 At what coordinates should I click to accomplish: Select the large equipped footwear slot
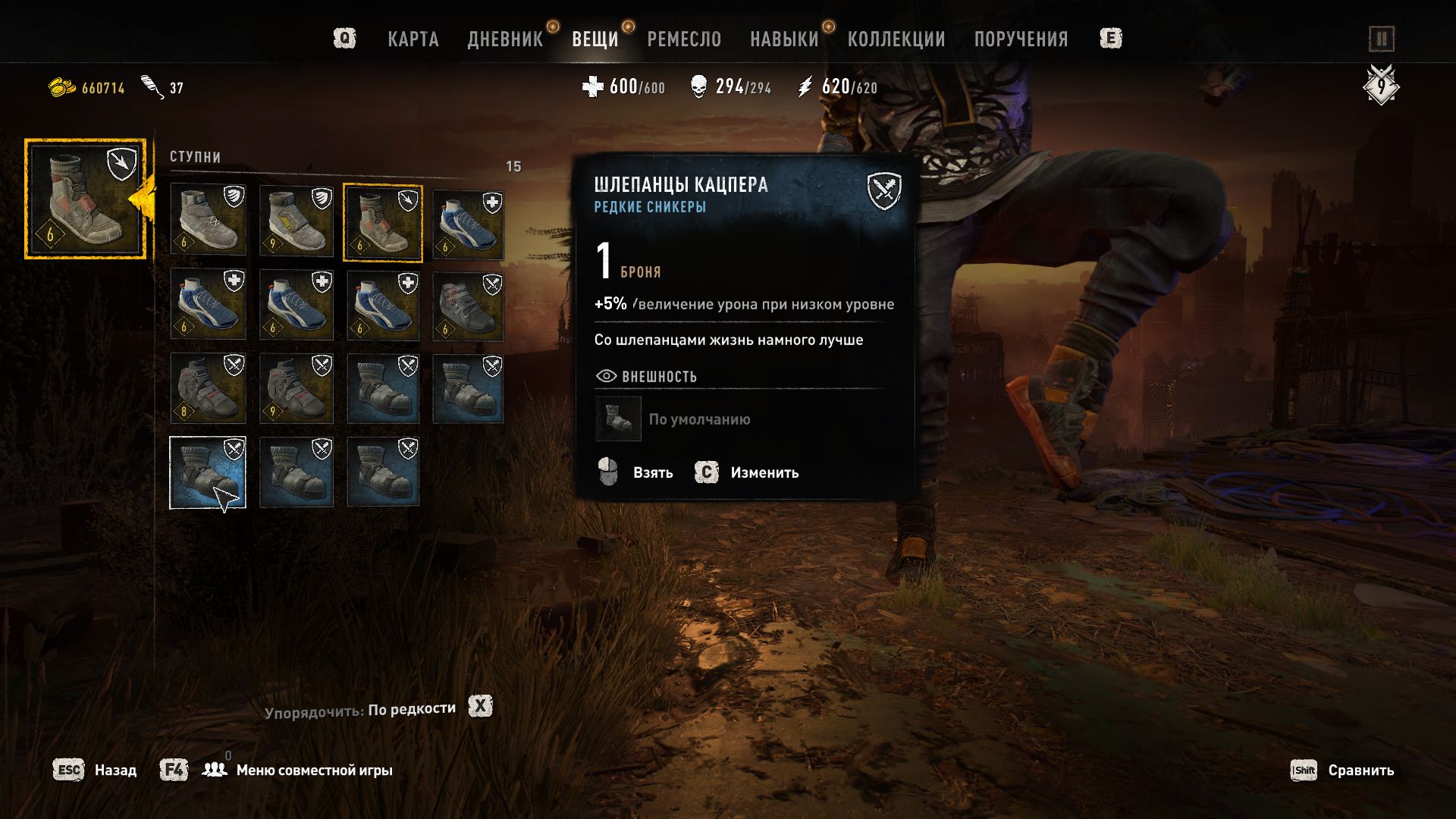click(85, 199)
